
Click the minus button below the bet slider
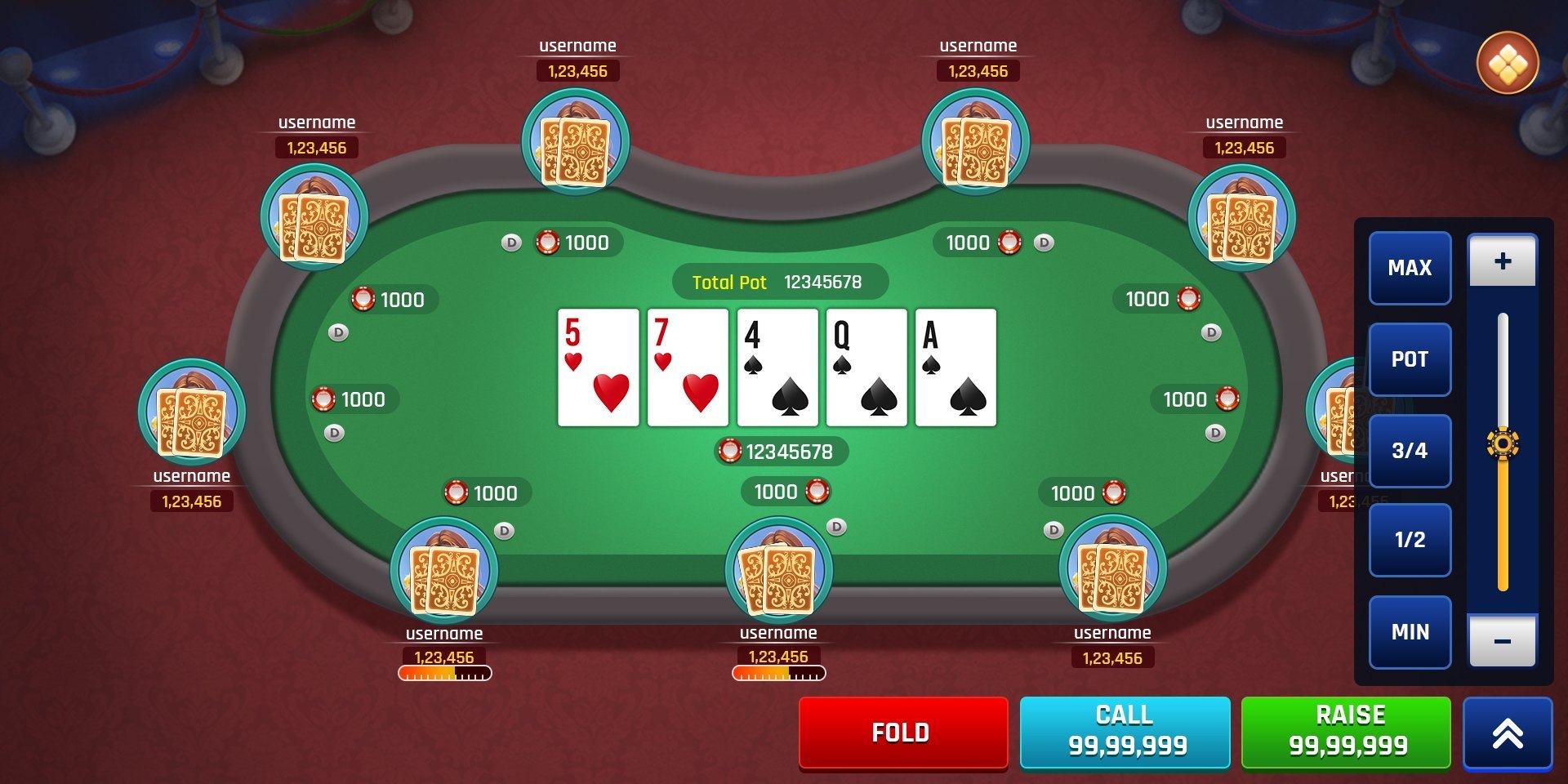(1503, 640)
